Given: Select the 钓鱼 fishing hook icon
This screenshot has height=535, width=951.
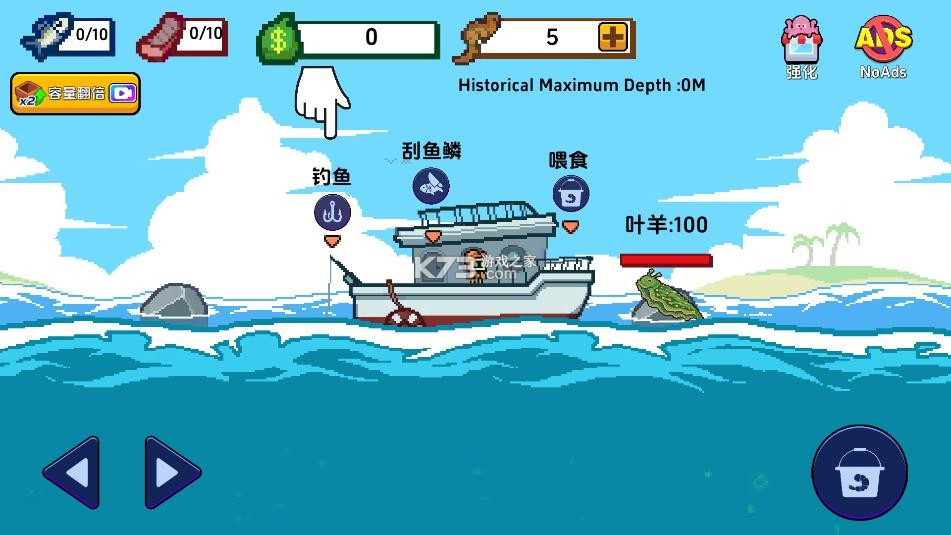Looking at the screenshot, I should coord(332,212).
